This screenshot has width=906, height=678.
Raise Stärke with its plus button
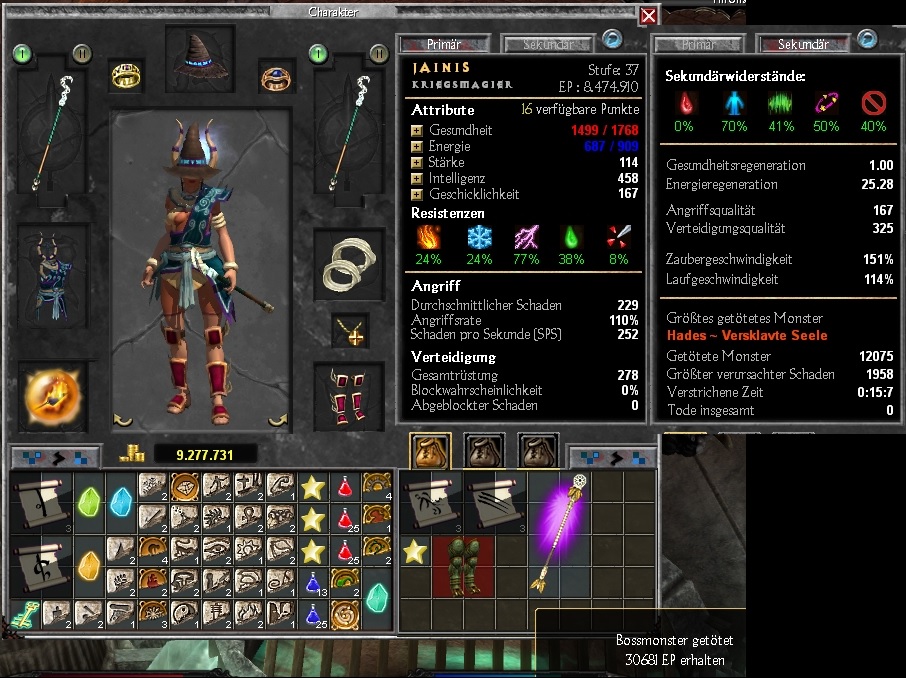pyautogui.click(x=417, y=163)
